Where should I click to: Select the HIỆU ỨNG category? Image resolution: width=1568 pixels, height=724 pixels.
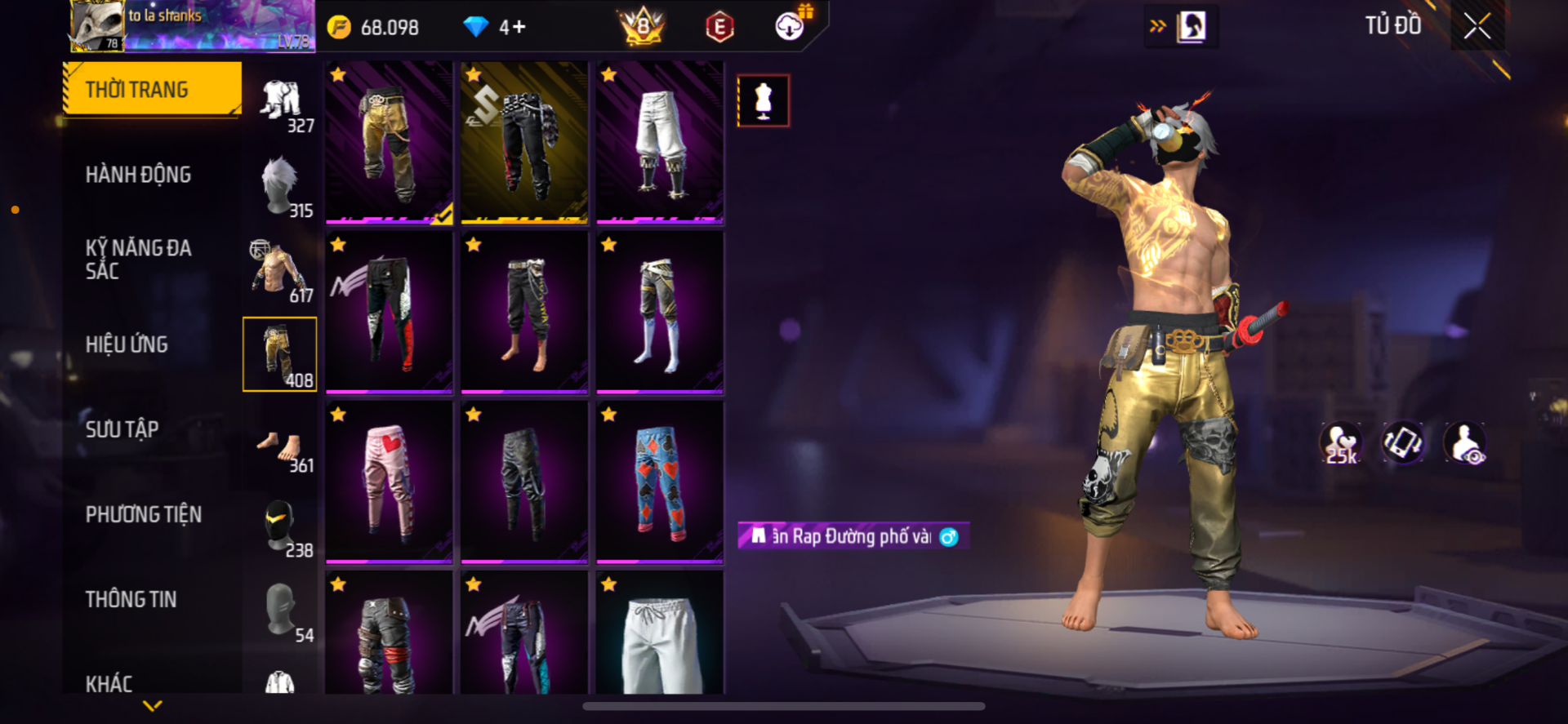[x=127, y=344]
